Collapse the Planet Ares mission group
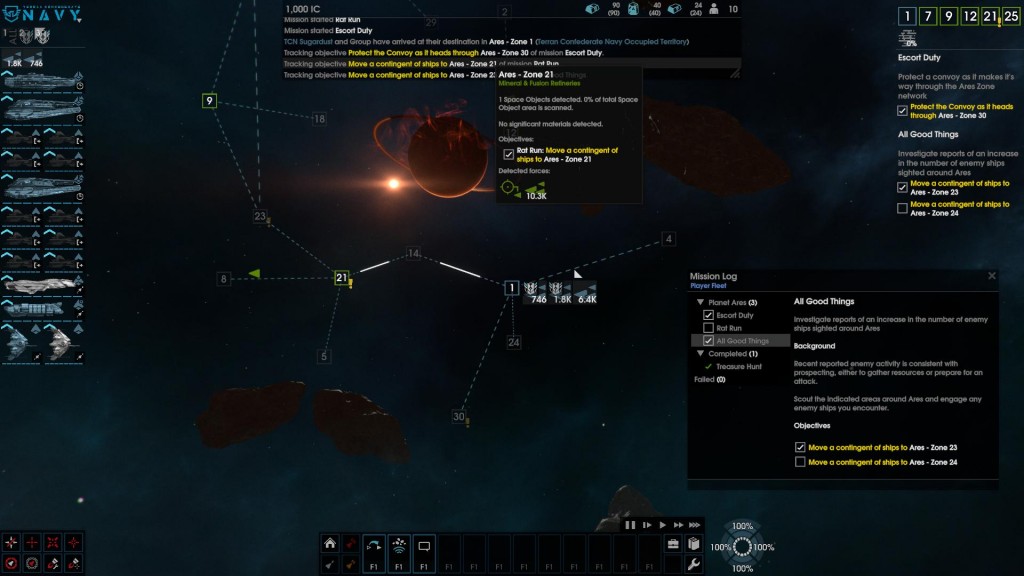This screenshot has height=576, width=1024. (x=699, y=302)
